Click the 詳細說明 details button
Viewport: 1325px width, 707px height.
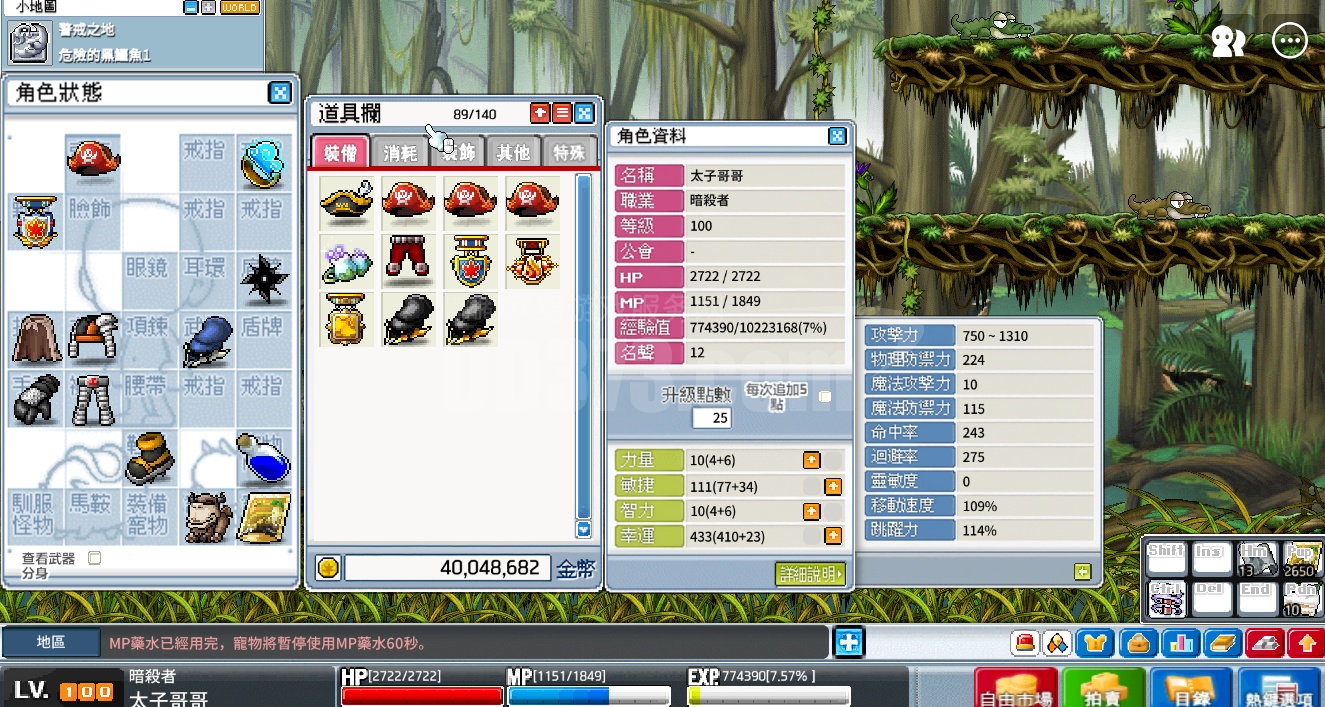coord(810,573)
